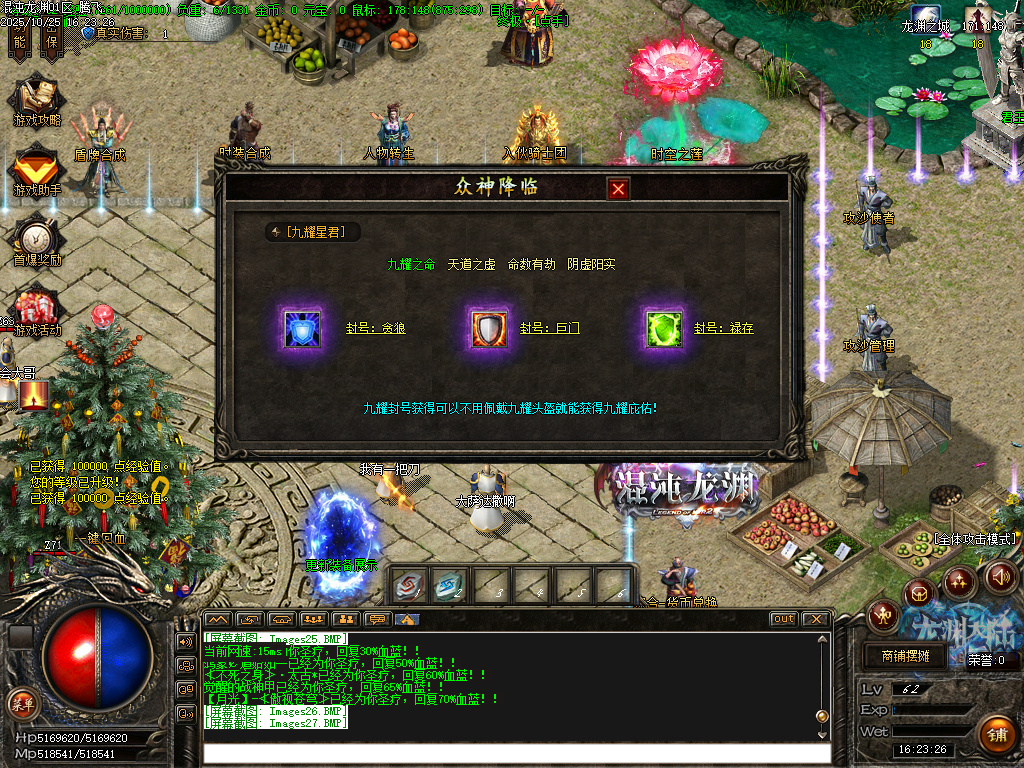The image size is (1024, 768).
Task: Select the 九耀之命 tab
Action: pyautogui.click(x=411, y=265)
